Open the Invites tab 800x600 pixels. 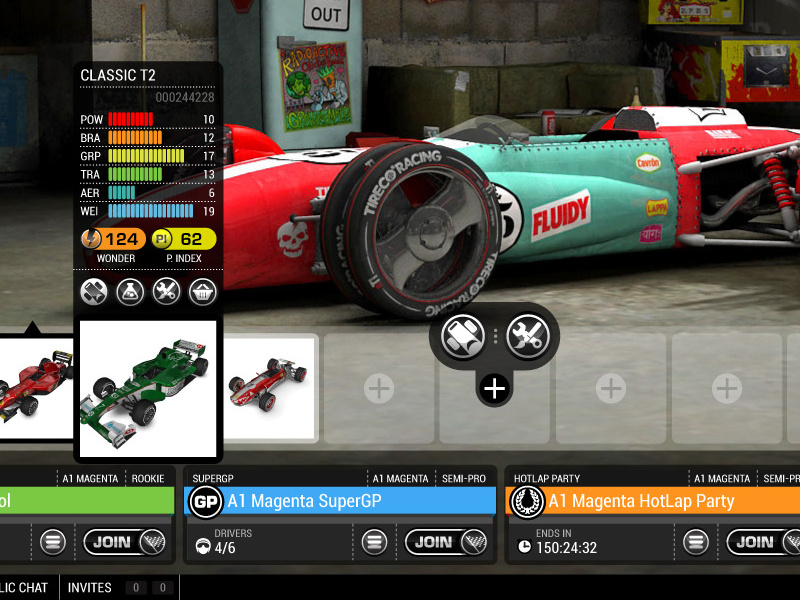[x=90, y=588]
